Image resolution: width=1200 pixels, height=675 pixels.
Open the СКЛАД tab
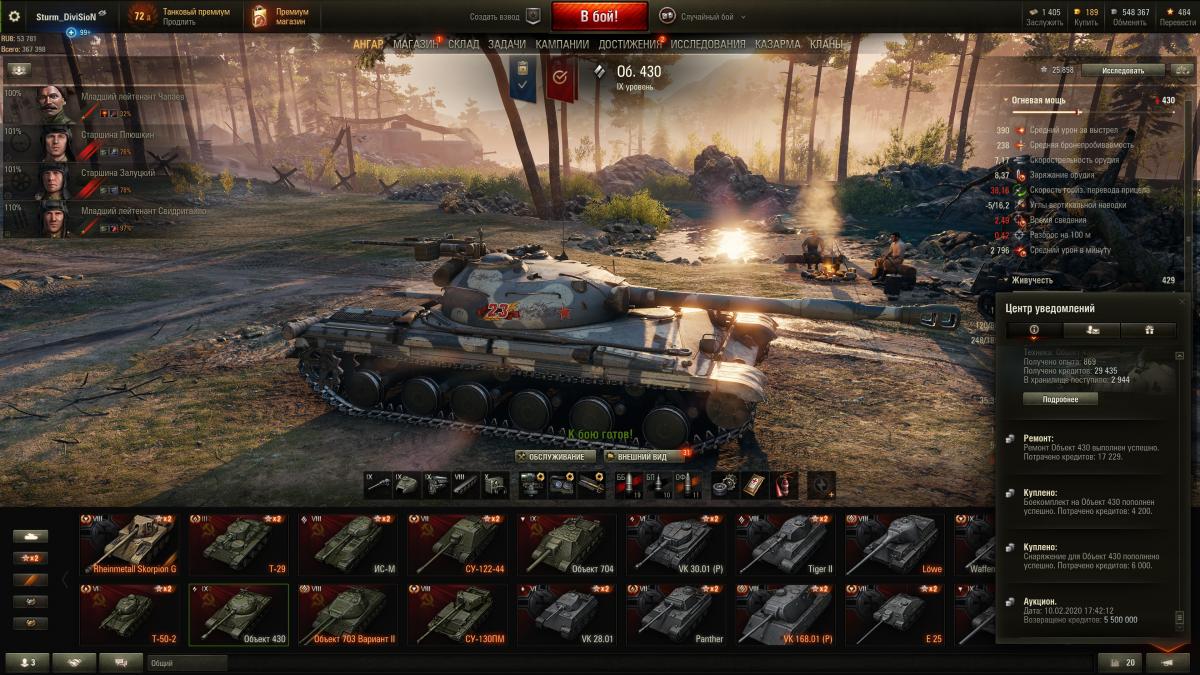[464, 45]
